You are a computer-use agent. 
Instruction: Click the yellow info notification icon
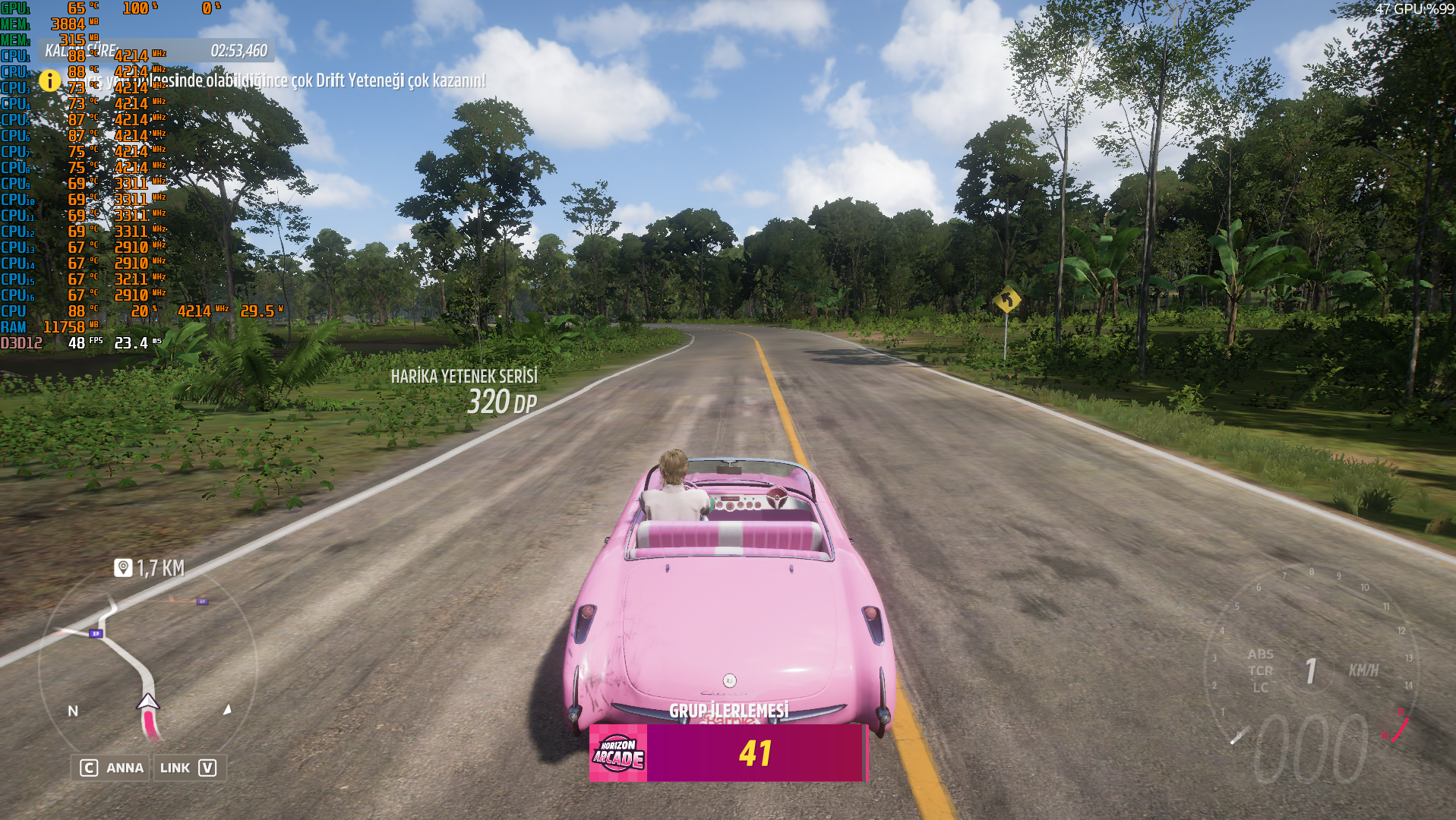tap(50, 80)
